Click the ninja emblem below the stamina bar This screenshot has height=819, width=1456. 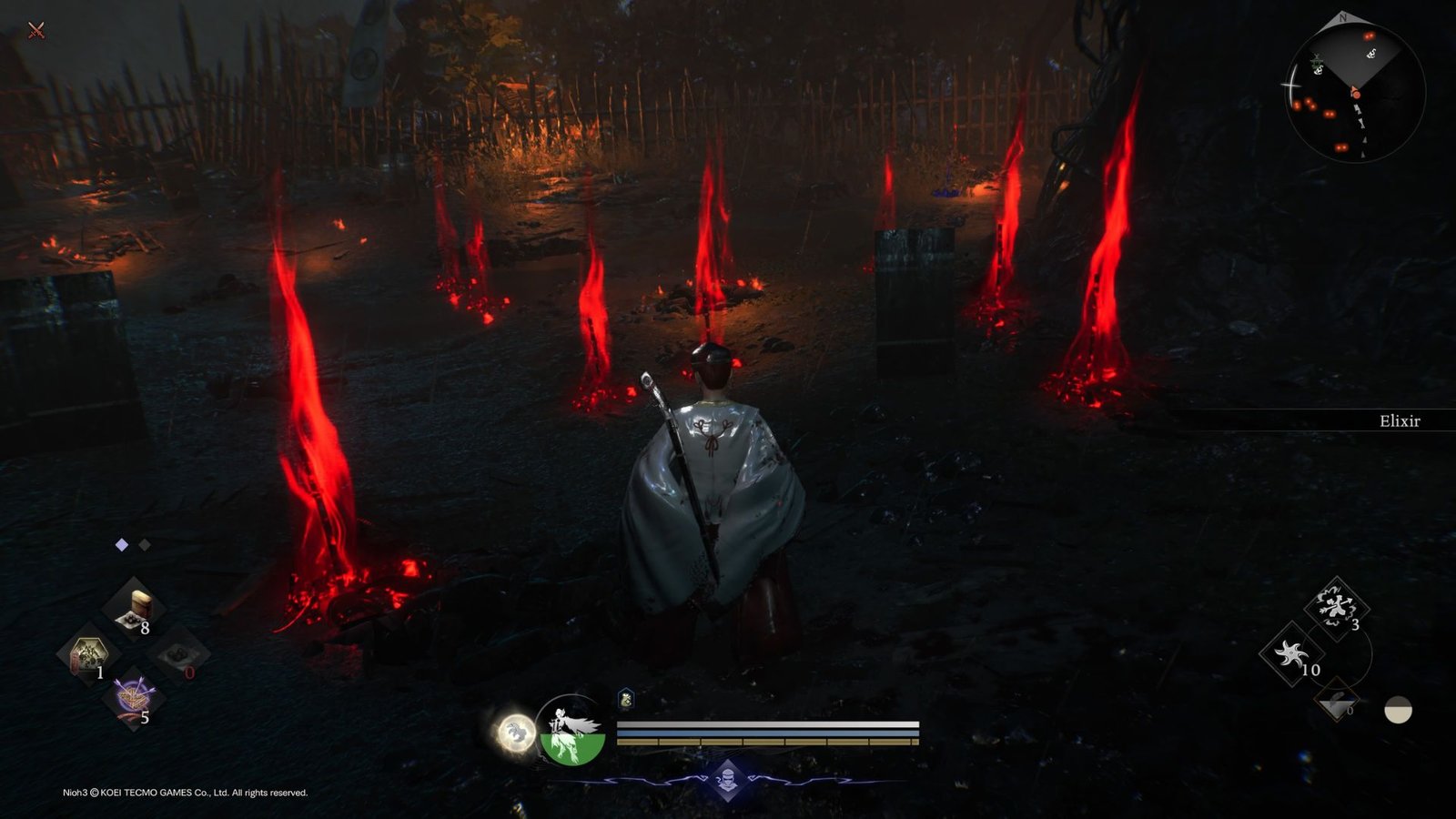[728, 779]
